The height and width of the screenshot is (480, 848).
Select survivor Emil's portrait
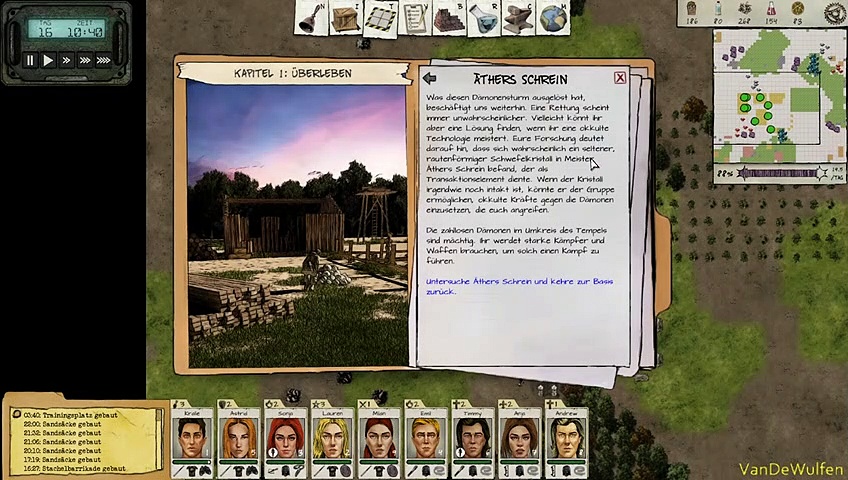click(x=426, y=439)
